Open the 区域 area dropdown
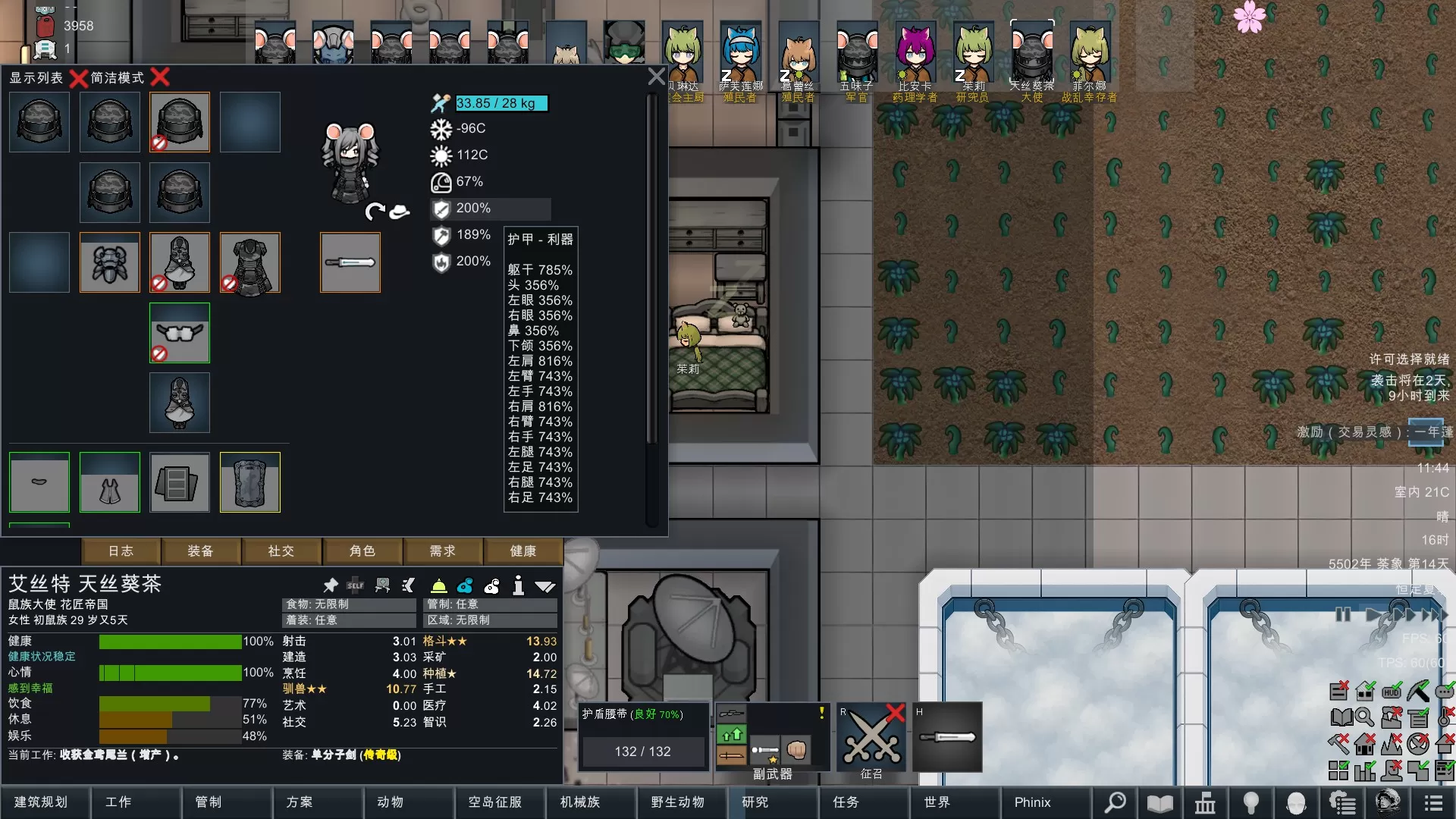The height and width of the screenshot is (819, 1456). click(x=490, y=620)
